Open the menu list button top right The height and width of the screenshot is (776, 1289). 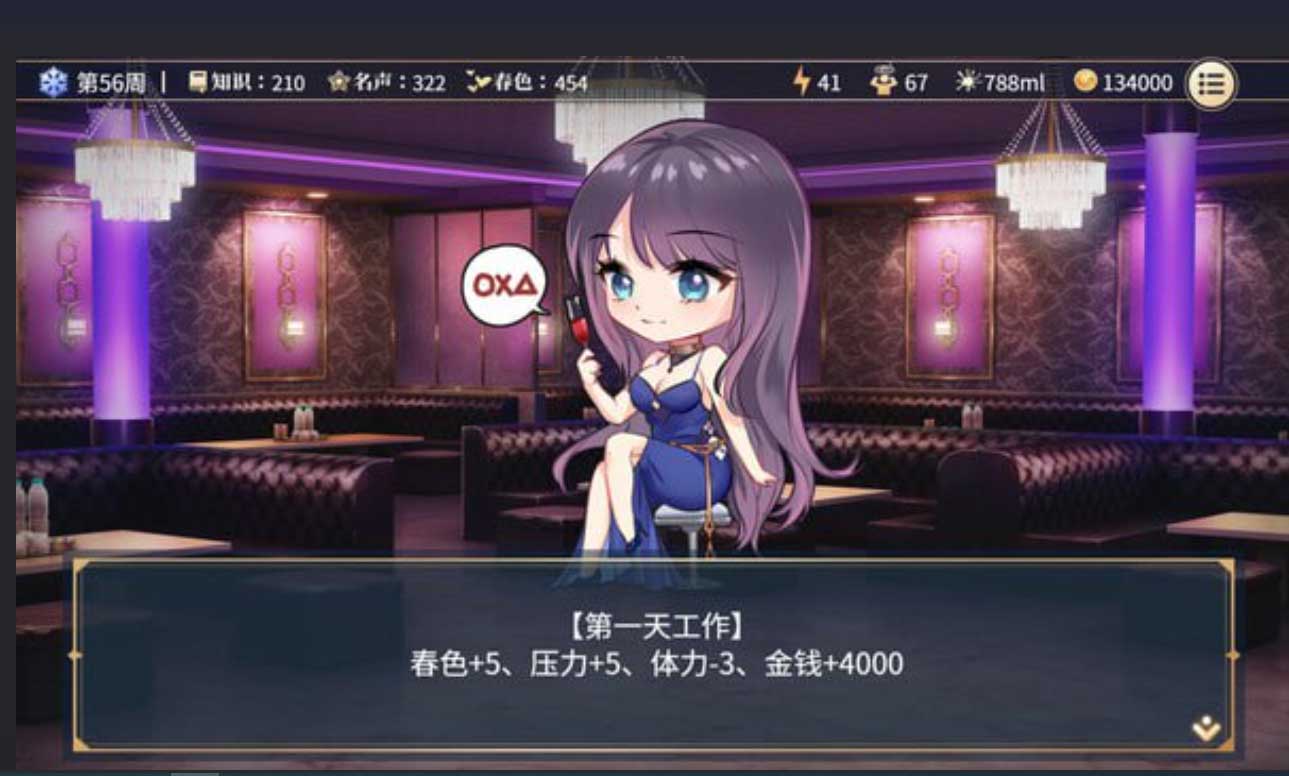[x=1211, y=82]
